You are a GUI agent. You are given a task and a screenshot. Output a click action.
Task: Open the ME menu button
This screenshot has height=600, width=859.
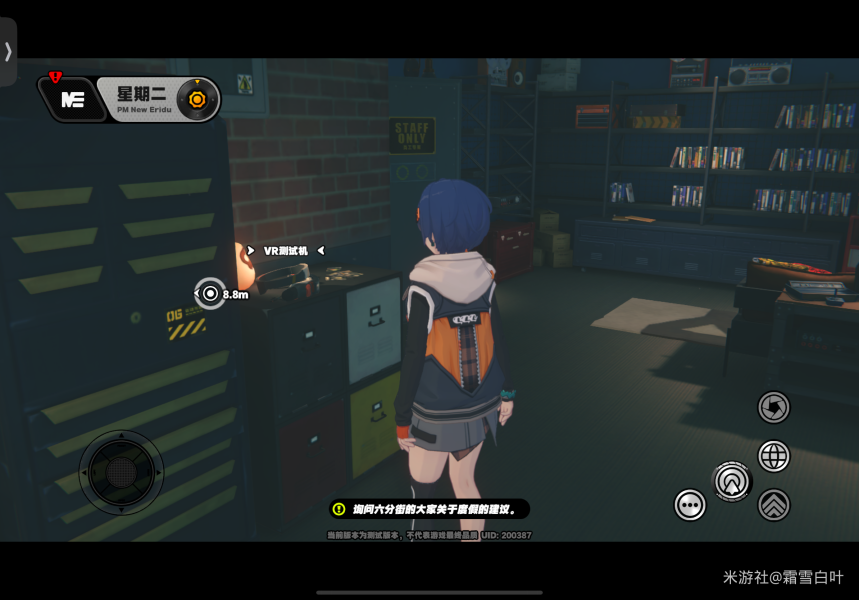tap(72, 99)
